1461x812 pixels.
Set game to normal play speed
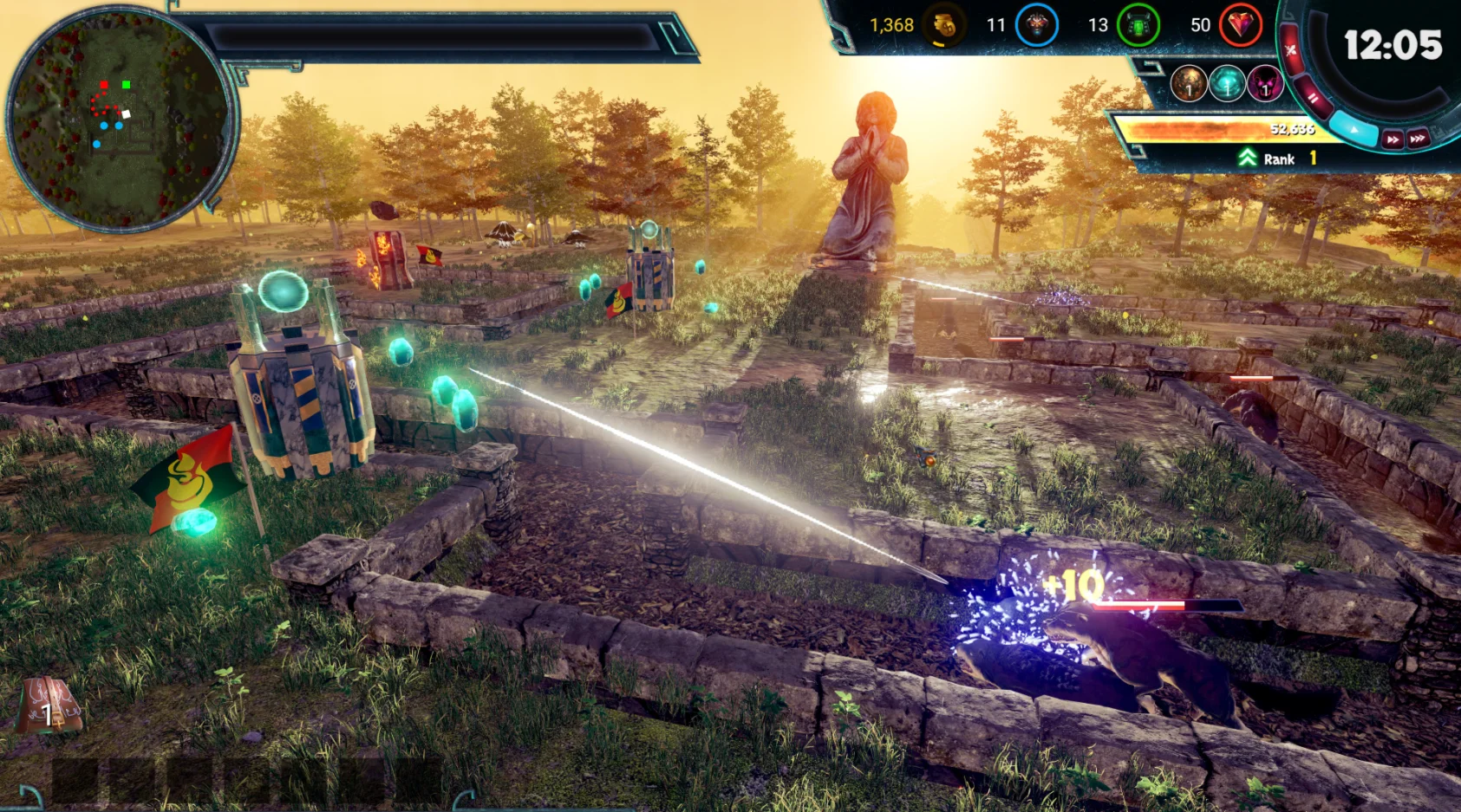click(1353, 129)
